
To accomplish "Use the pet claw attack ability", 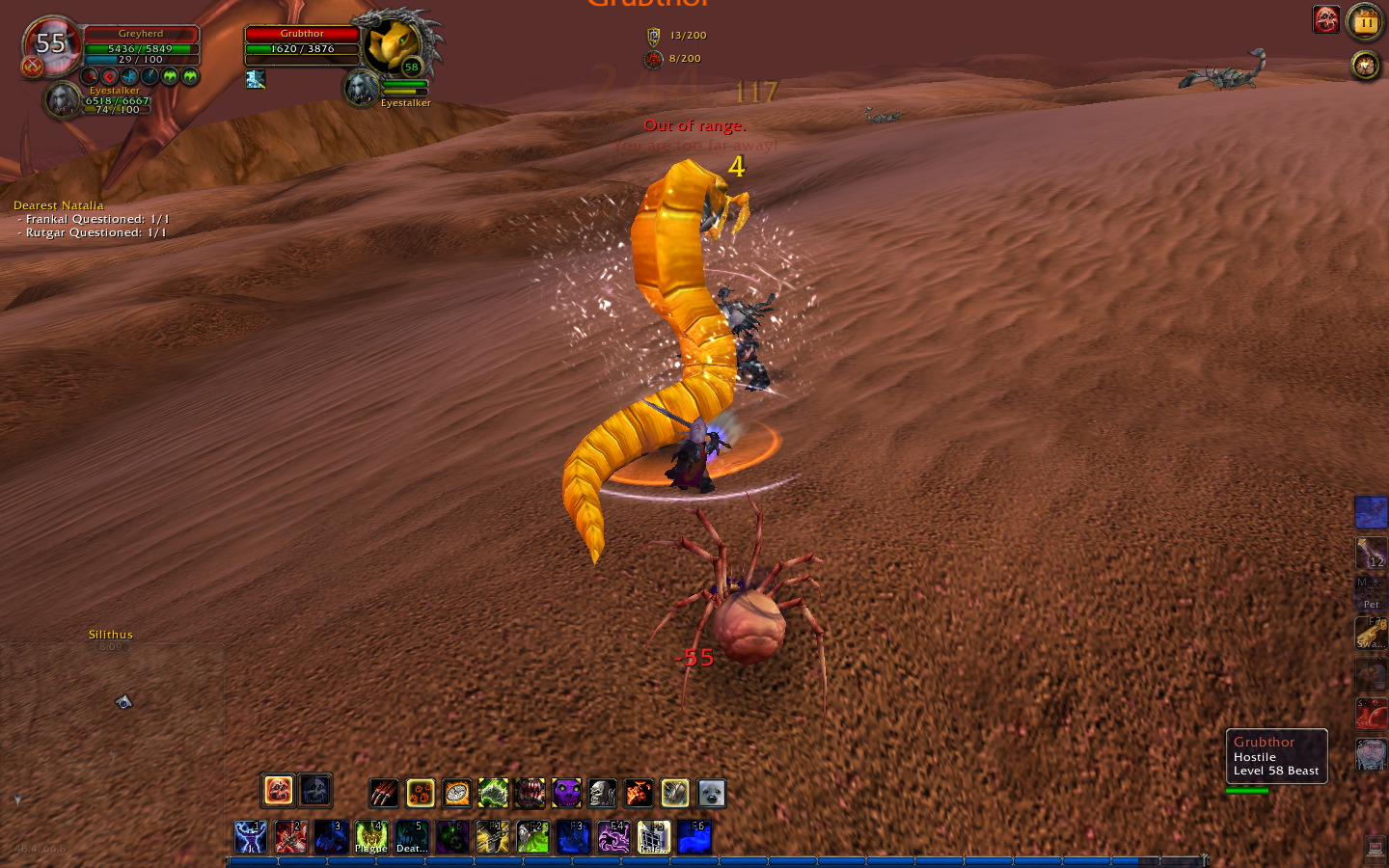I will (x=384, y=794).
